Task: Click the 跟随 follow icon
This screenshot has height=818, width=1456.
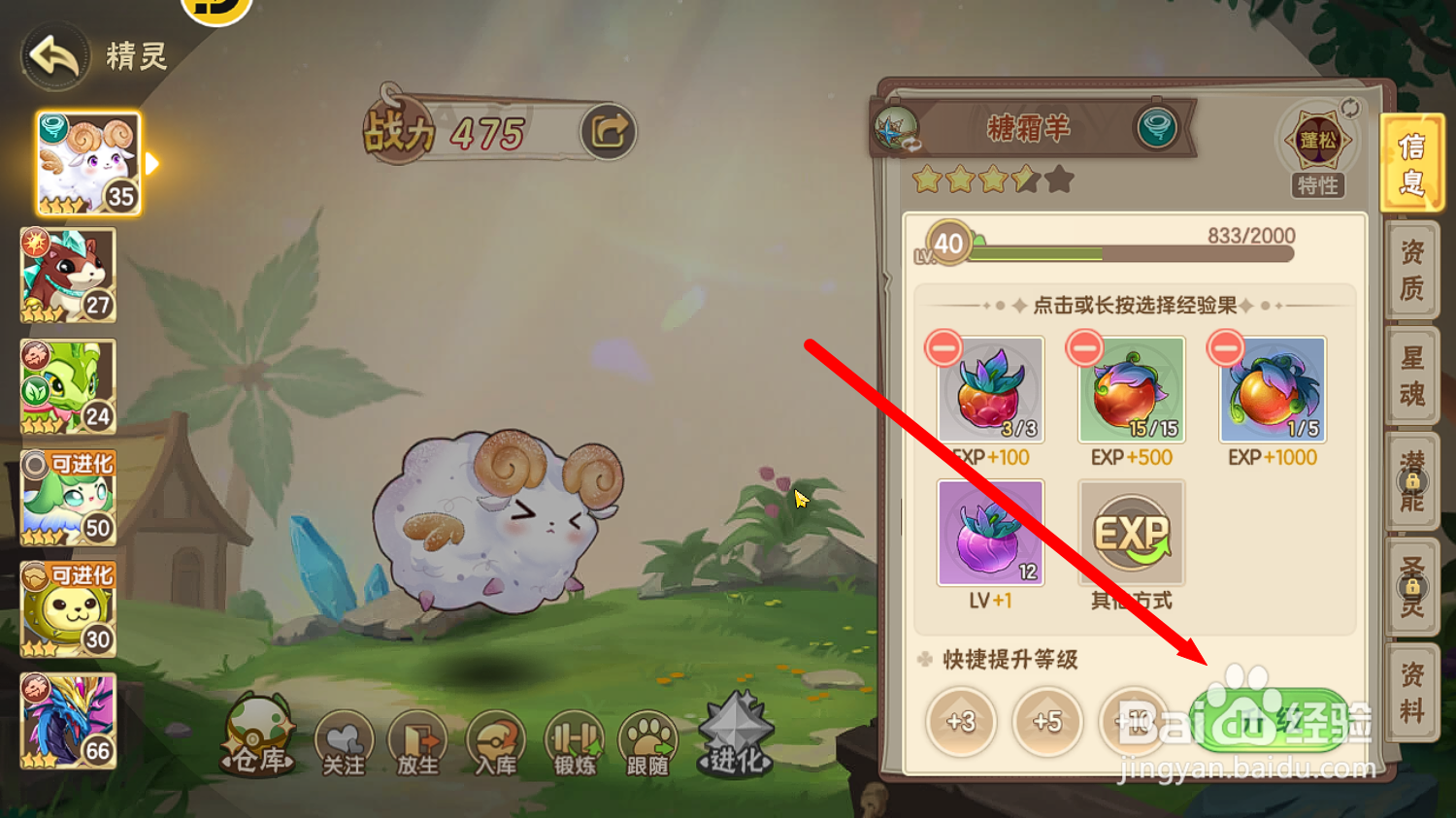Action: 648,740
